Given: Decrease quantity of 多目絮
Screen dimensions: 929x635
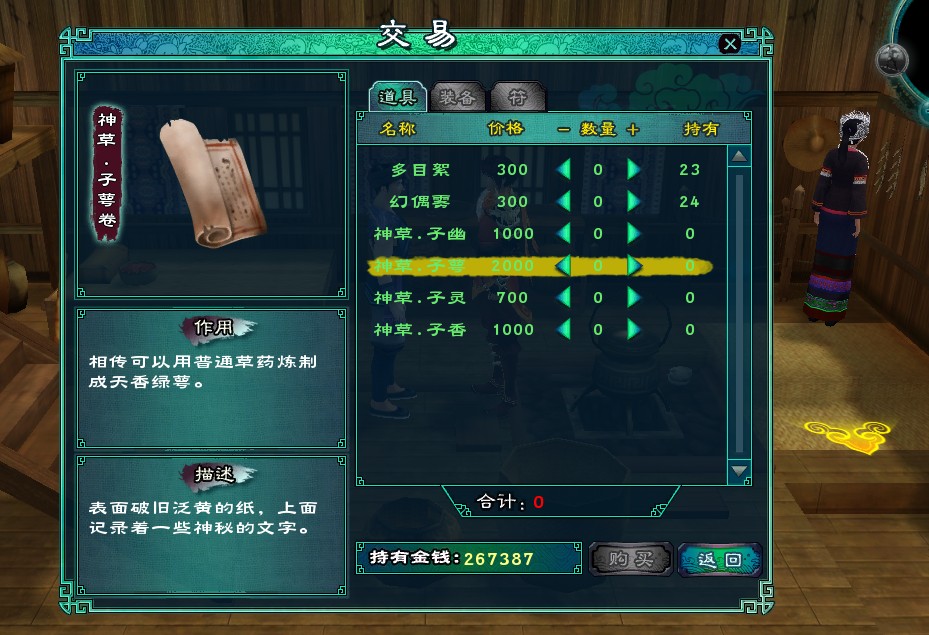Looking at the screenshot, I should click(x=564, y=170).
